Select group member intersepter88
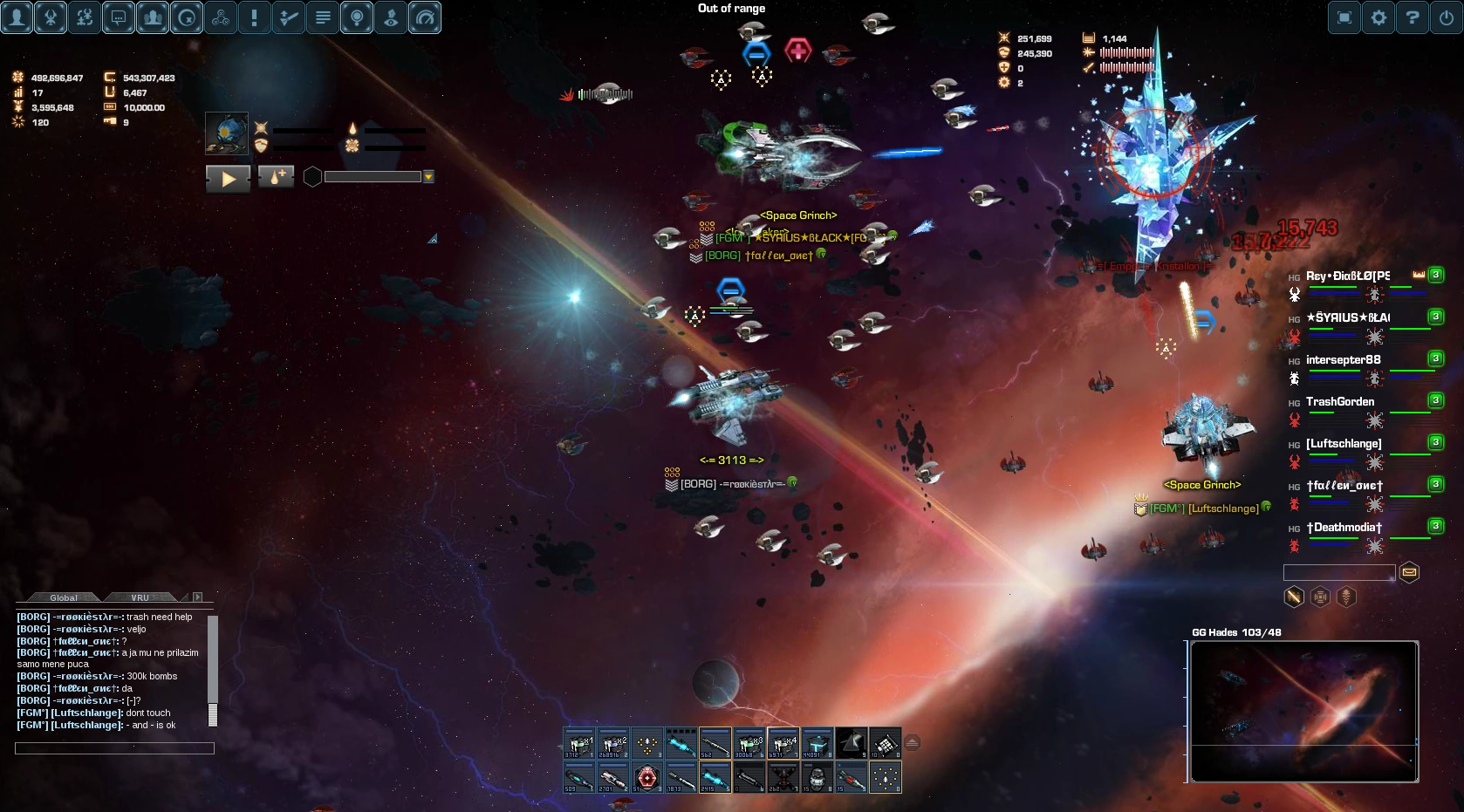This screenshot has height=812, width=1464. [1343, 360]
